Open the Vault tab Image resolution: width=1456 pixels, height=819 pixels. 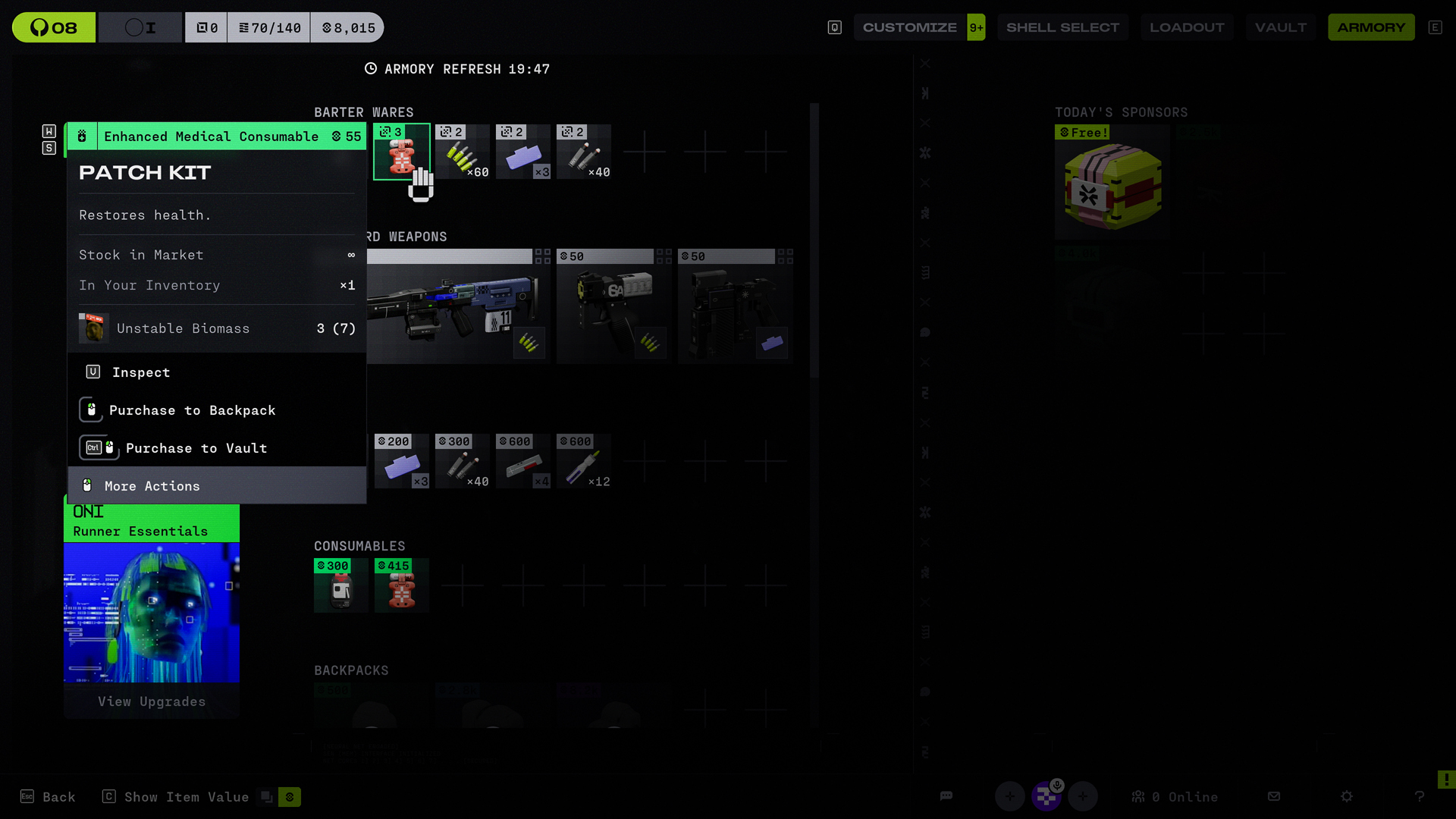tap(1280, 27)
